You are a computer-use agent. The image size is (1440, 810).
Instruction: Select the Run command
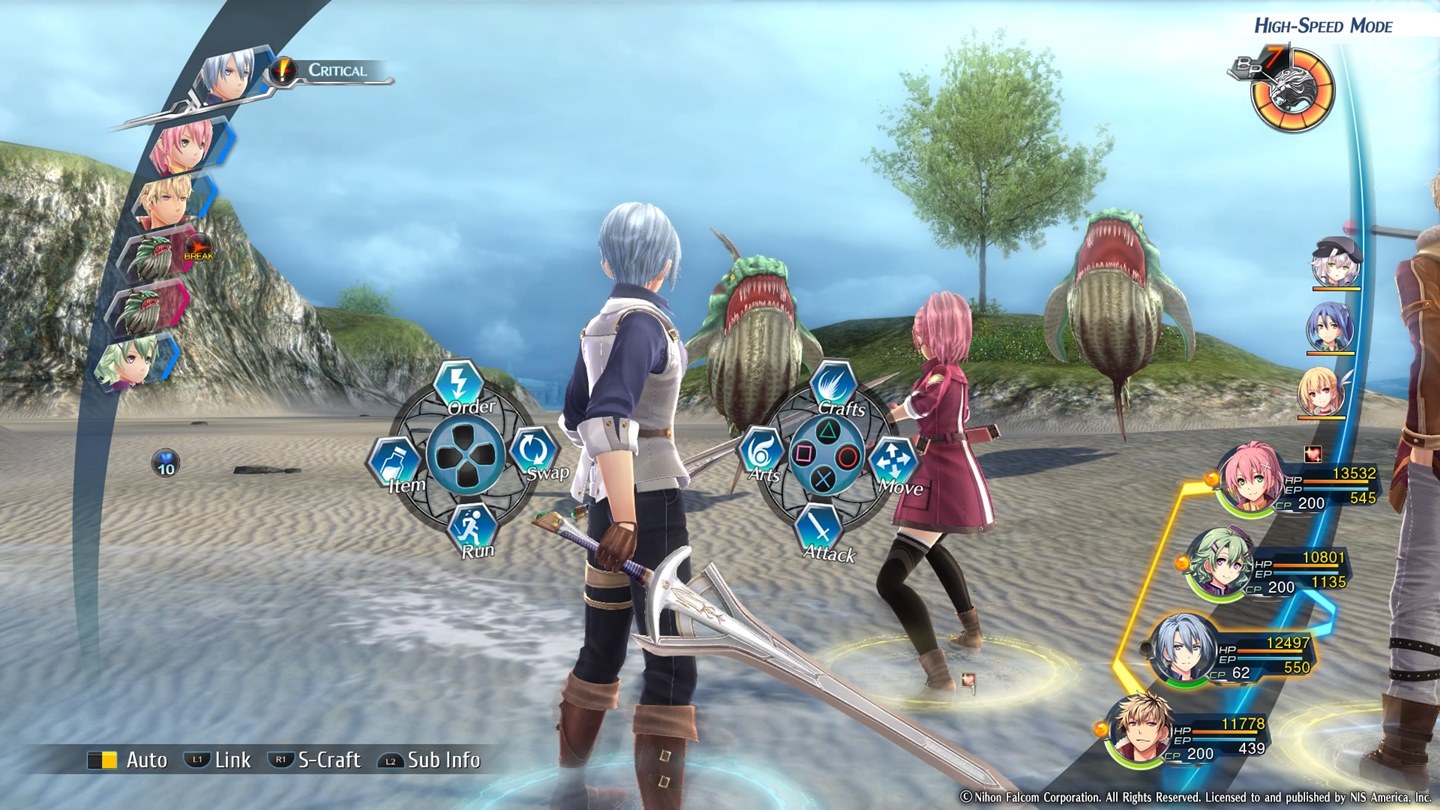471,527
